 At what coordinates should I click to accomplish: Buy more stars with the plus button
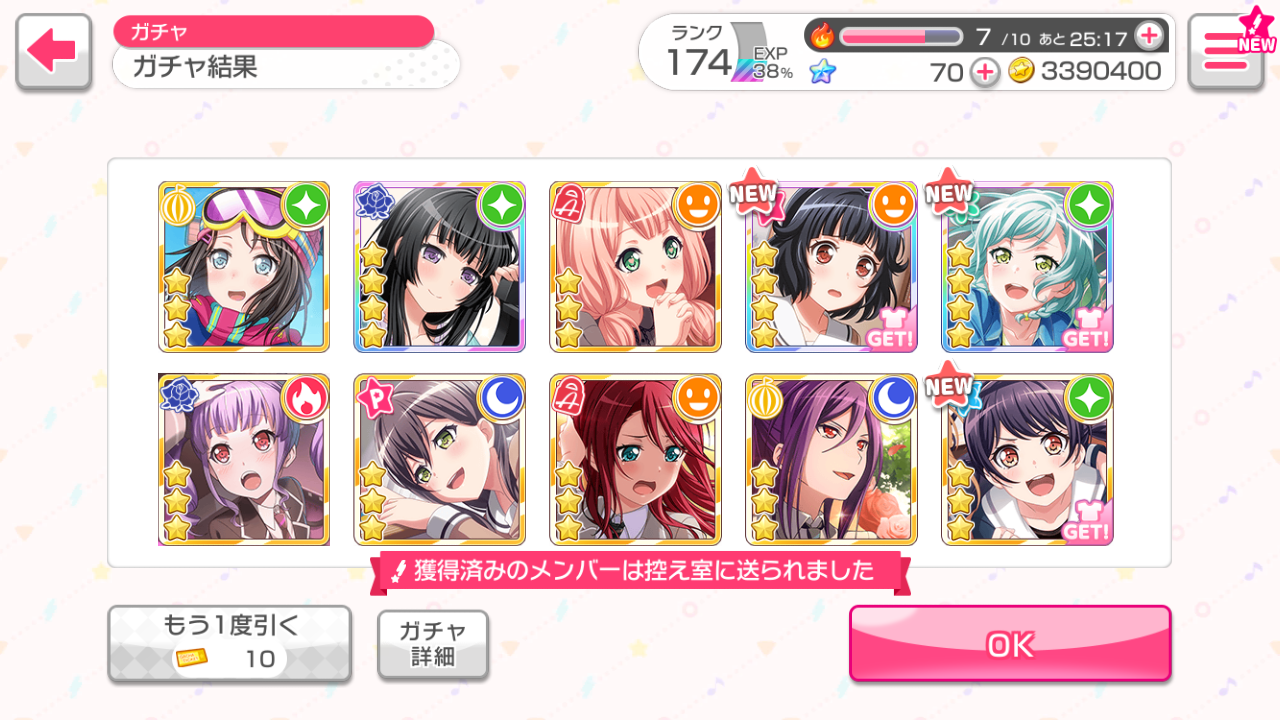point(985,72)
